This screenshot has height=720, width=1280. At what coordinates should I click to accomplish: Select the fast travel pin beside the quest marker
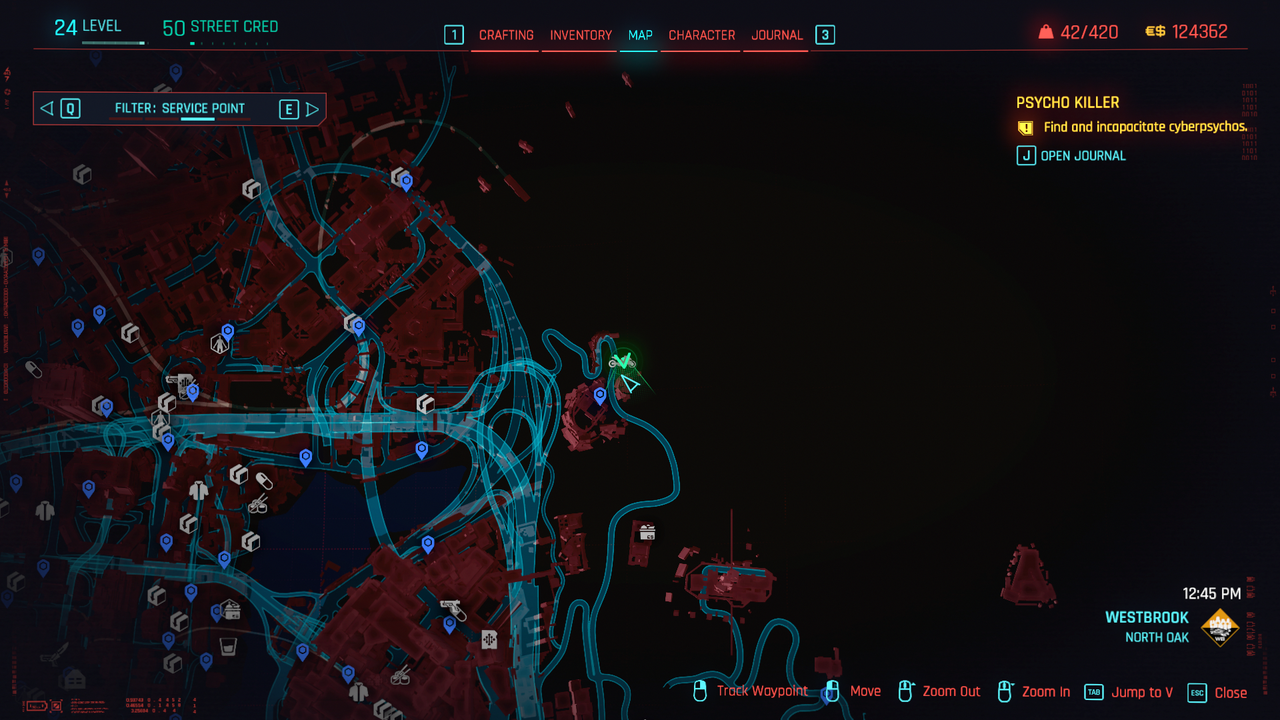(x=600, y=396)
